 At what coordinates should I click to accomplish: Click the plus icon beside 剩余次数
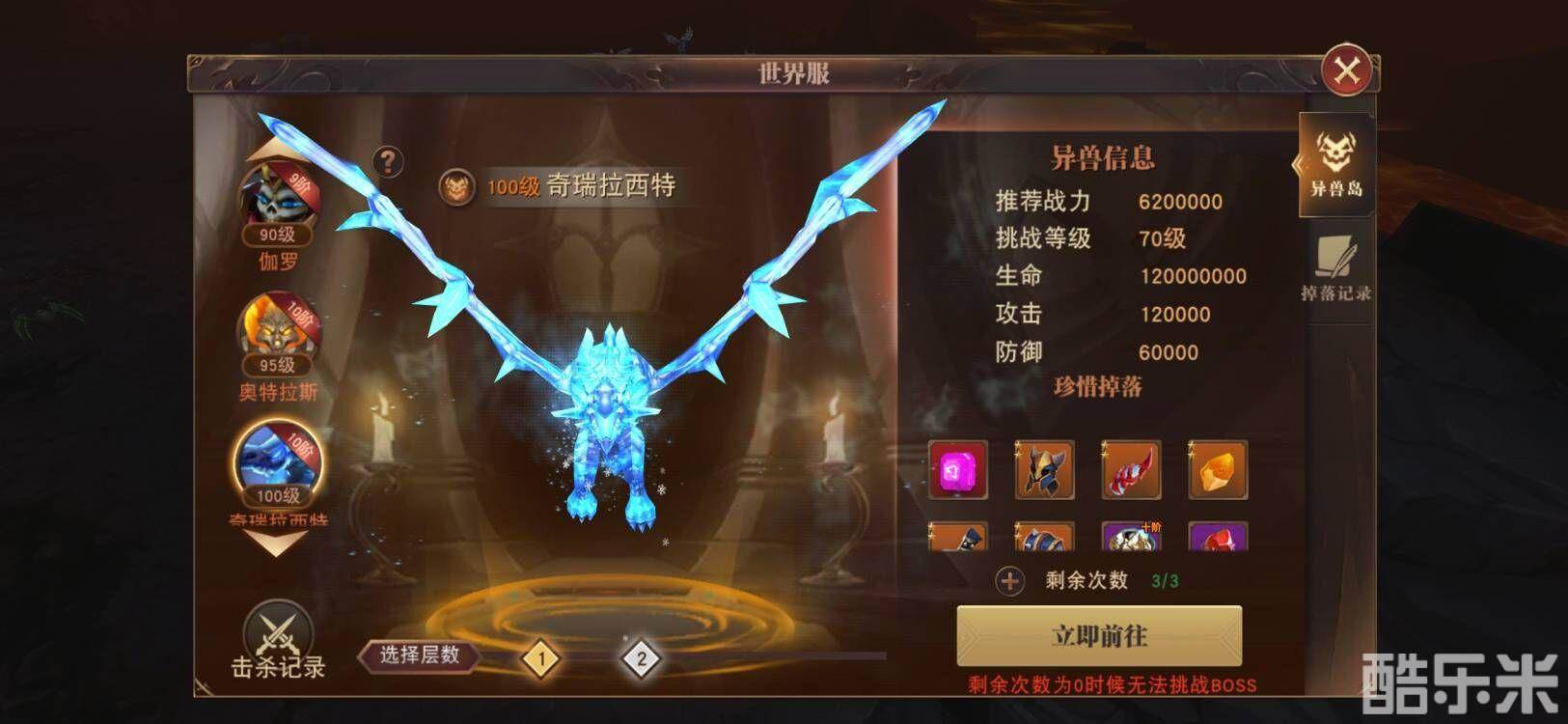click(1011, 580)
